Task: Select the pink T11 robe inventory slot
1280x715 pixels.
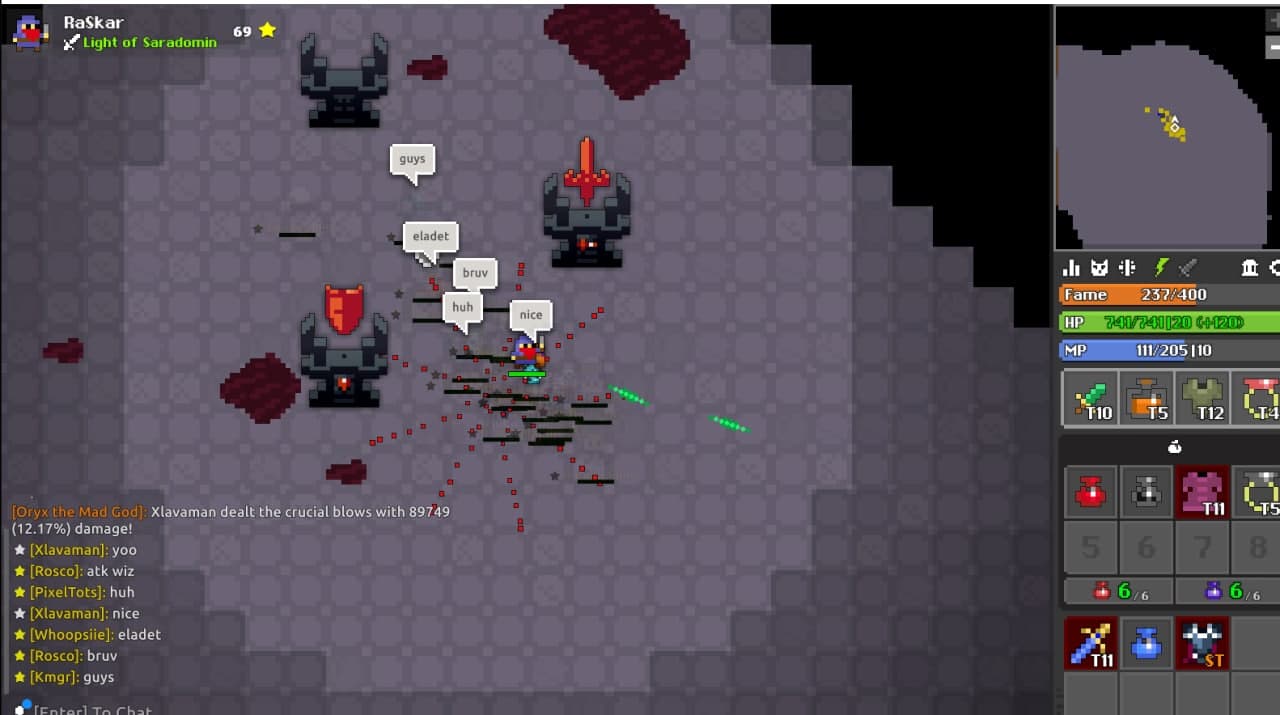Action: coord(1203,491)
